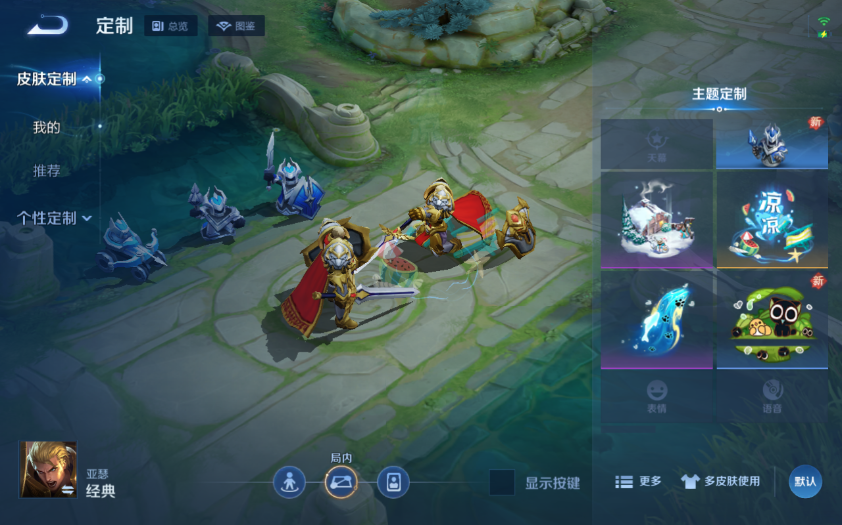Choose the blue dolphin splash theme
The height and width of the screenshot is (525, 842).
point(656,319)
